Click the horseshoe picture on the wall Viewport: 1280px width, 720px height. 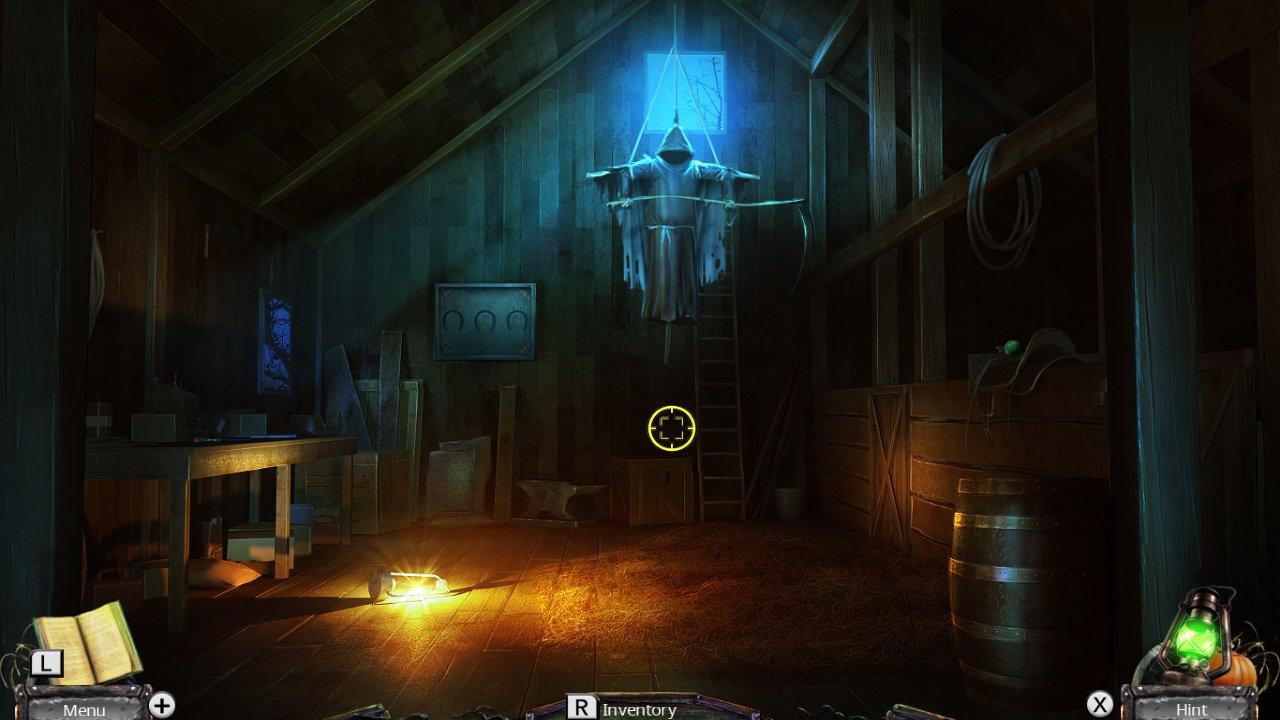coord(484,320)
